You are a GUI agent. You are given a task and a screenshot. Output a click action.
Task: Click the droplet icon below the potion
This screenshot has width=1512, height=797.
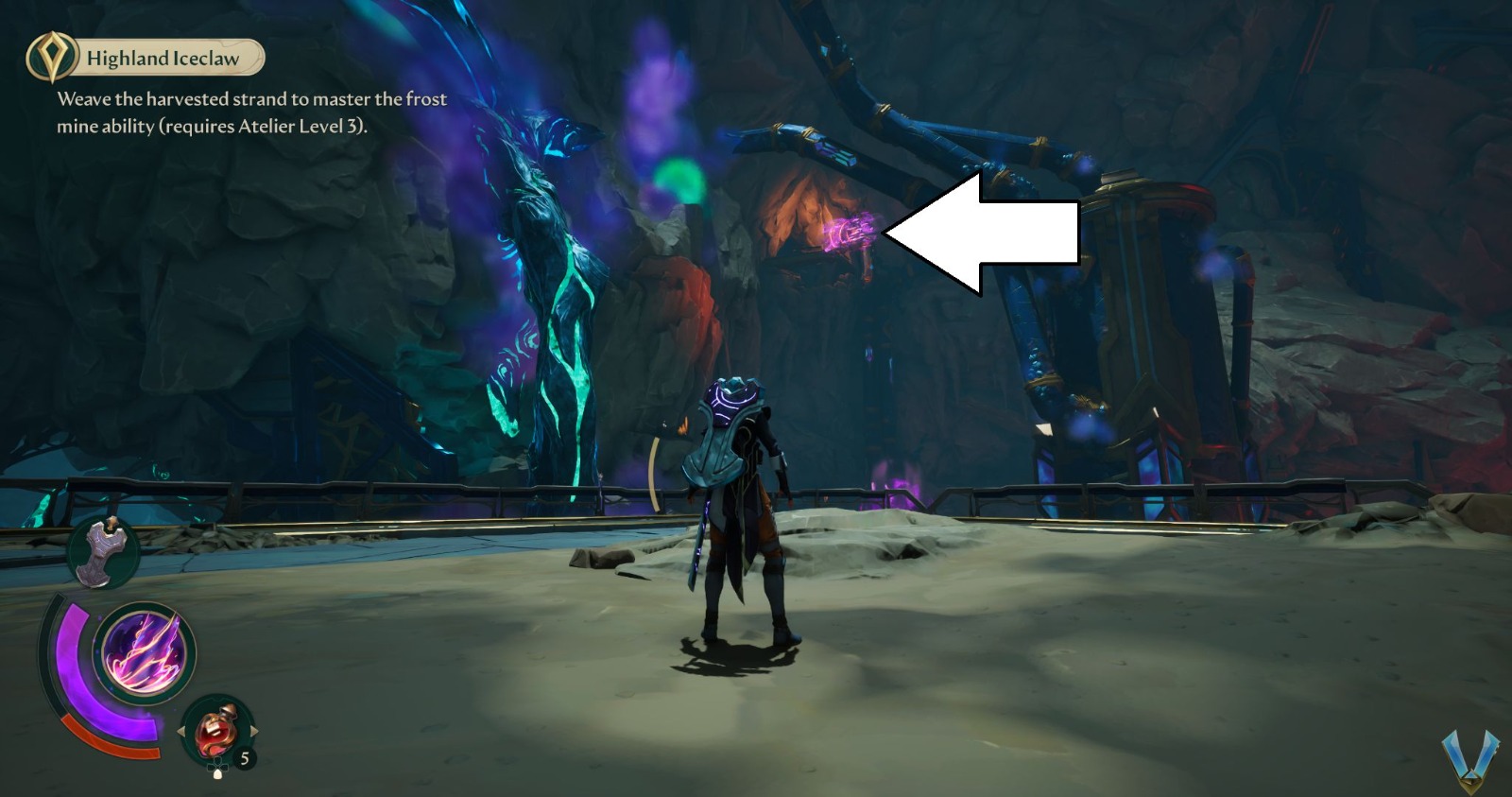pyautogui.click(x=218, y=771)
